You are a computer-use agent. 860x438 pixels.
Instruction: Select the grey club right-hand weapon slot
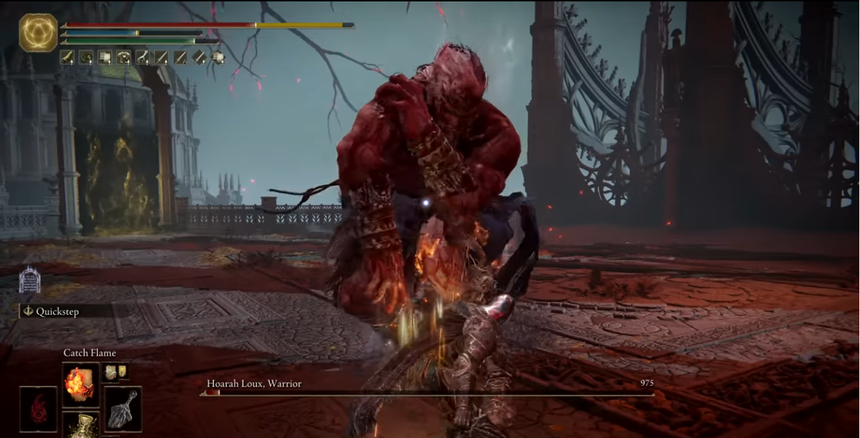(122, 408)
